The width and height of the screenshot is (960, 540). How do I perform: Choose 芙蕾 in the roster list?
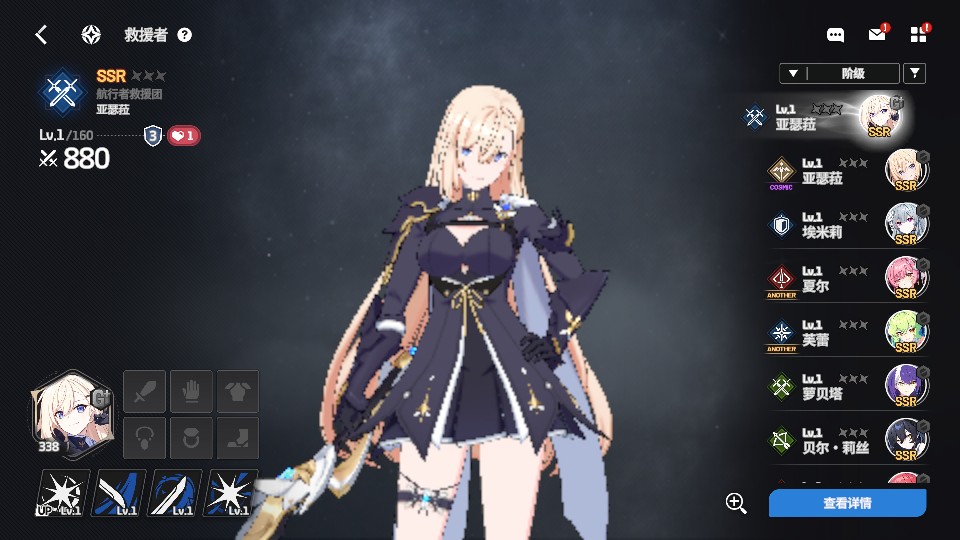[x=846, y=333]
